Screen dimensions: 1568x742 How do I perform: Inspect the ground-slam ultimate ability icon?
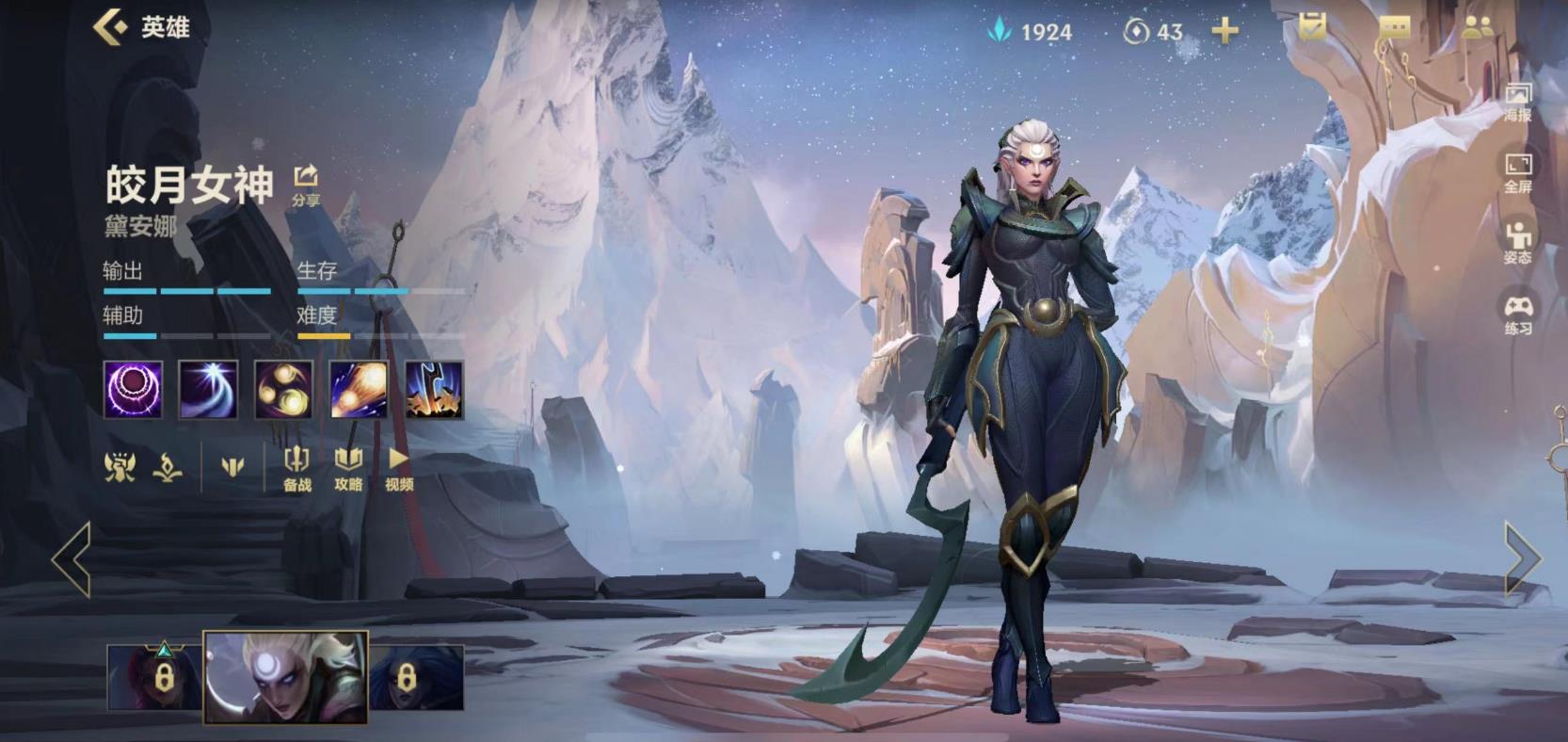coord(434,390)
